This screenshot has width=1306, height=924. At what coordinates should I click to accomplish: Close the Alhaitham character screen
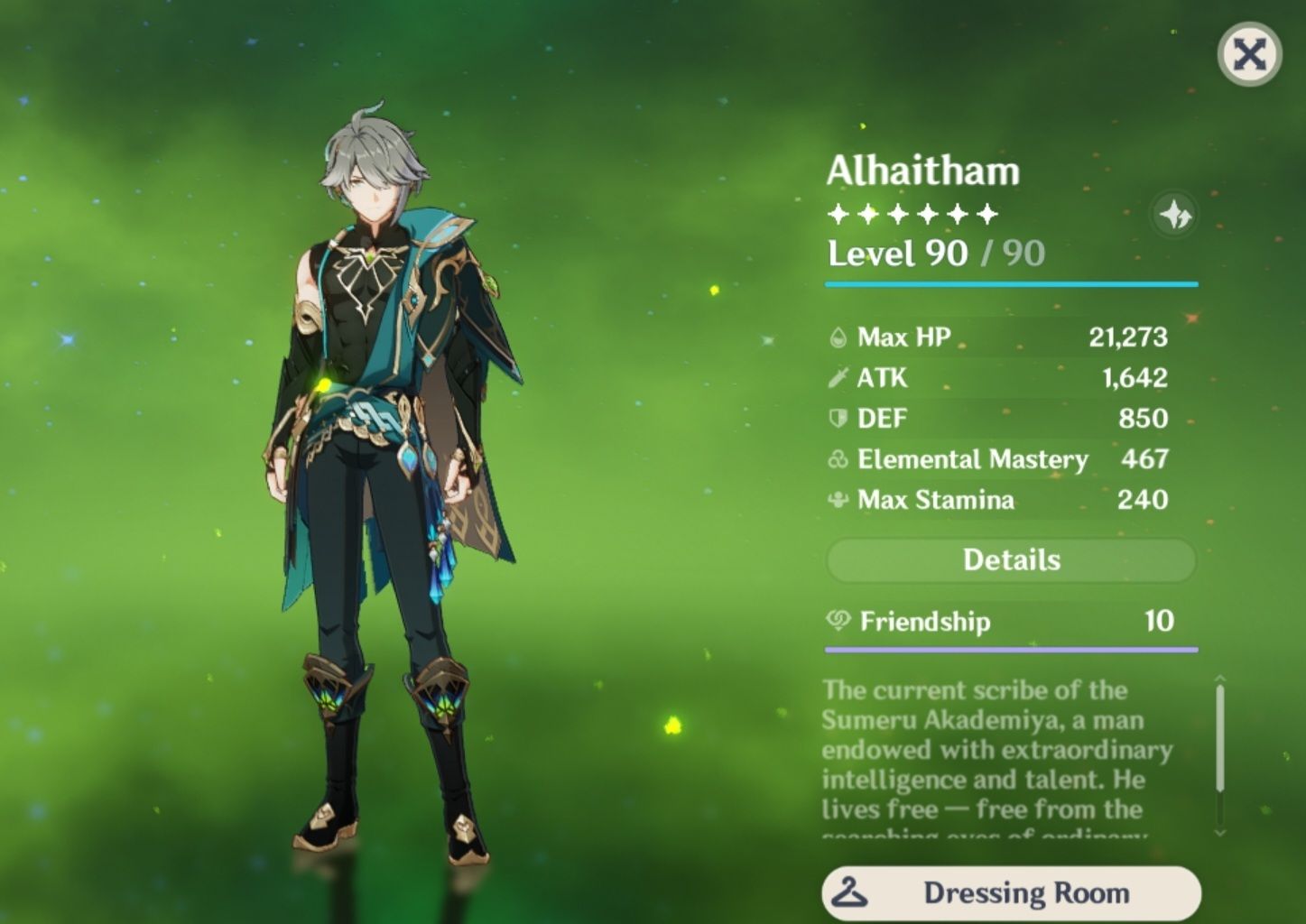pos(1248,56)
